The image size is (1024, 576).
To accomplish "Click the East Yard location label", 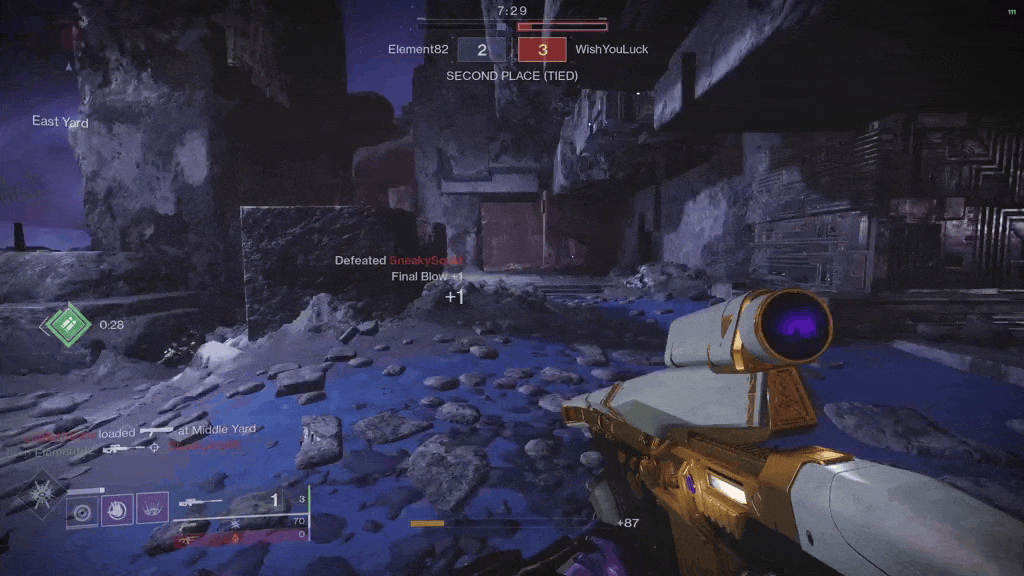I will pyautogui.click(x=60, y=122).
